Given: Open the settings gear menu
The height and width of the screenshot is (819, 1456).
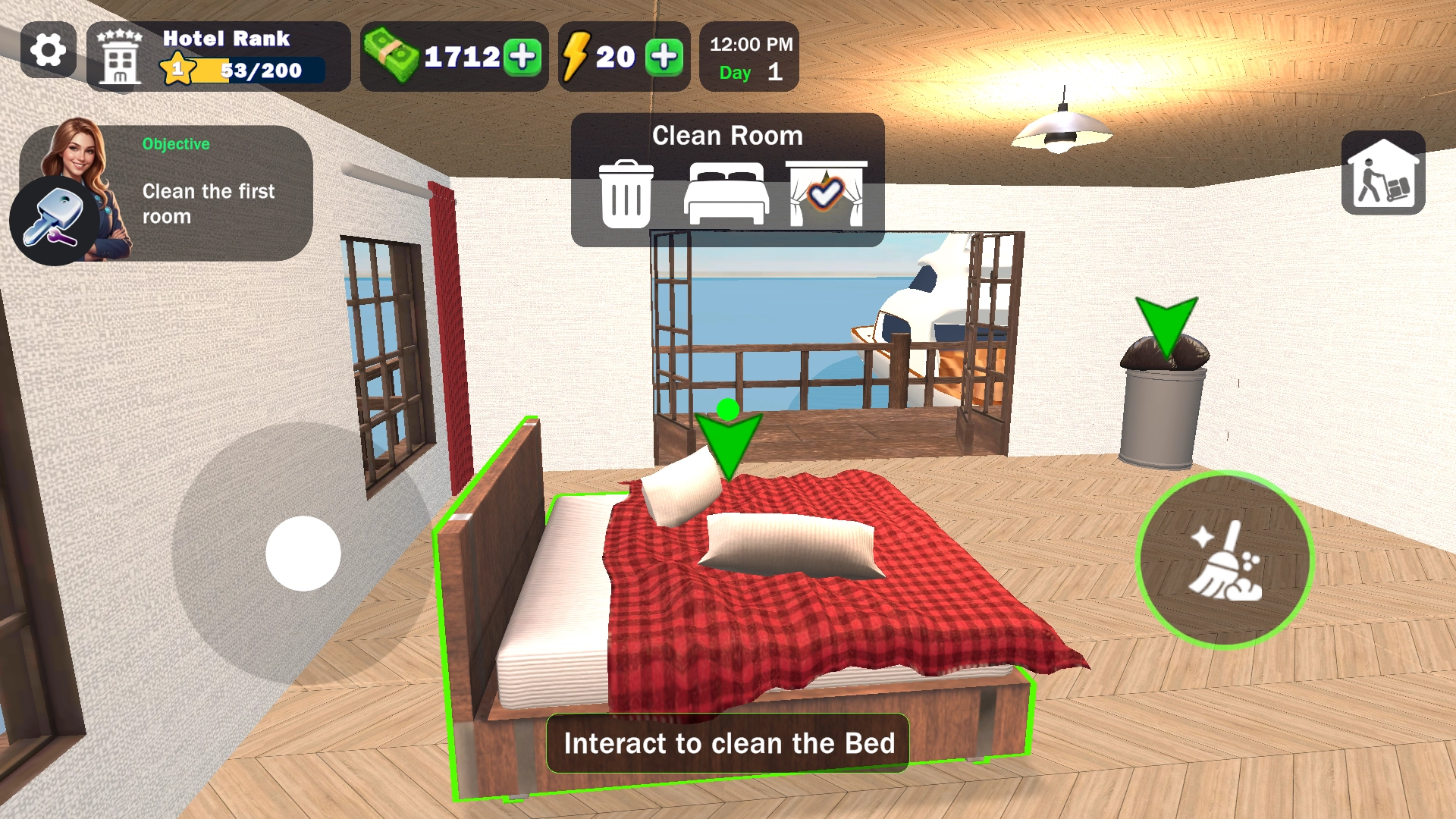Looking at the screenshot, I should click(x=48, y=51).
